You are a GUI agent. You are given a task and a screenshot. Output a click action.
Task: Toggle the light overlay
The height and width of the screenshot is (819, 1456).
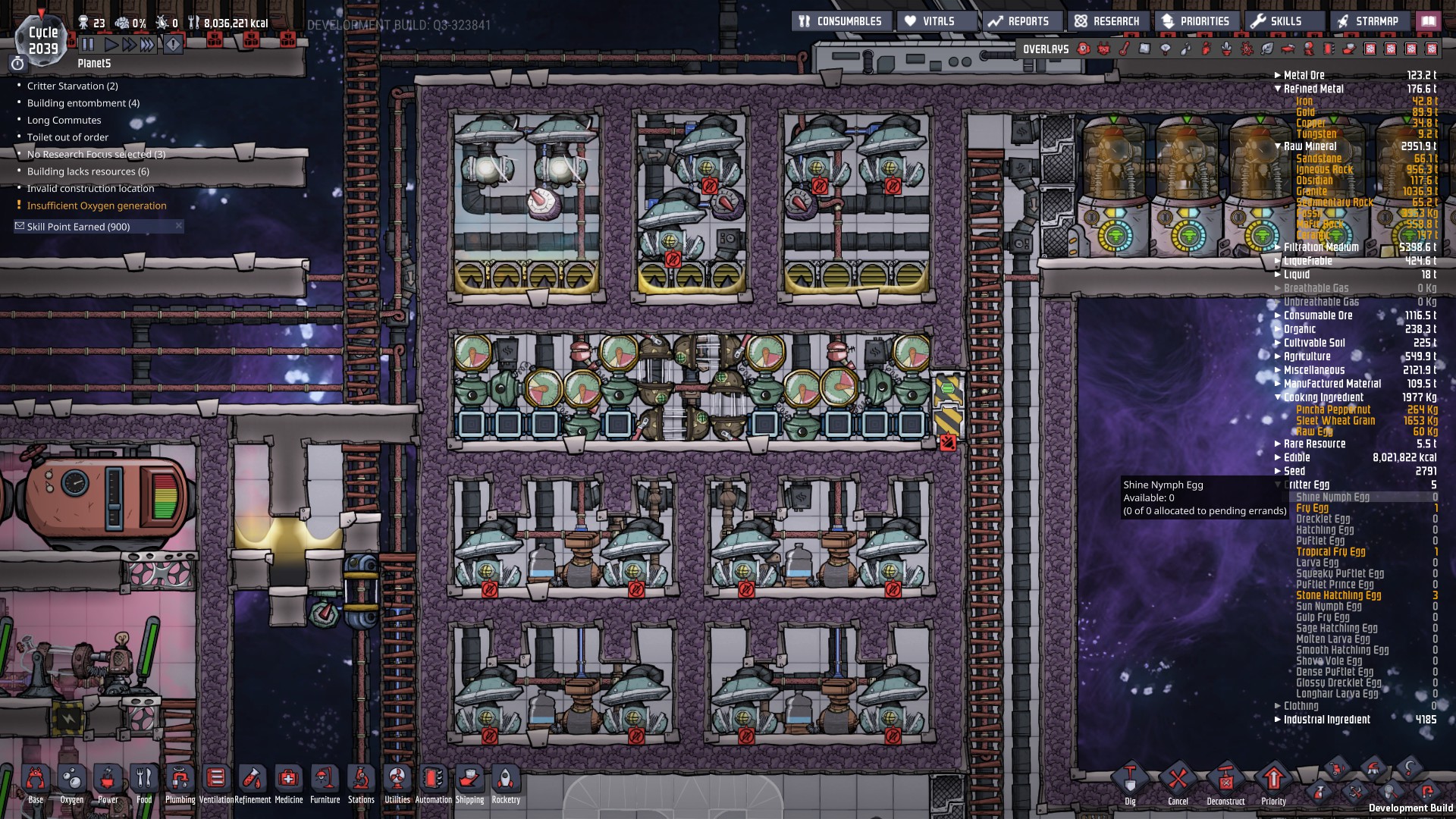point(1166,49)
